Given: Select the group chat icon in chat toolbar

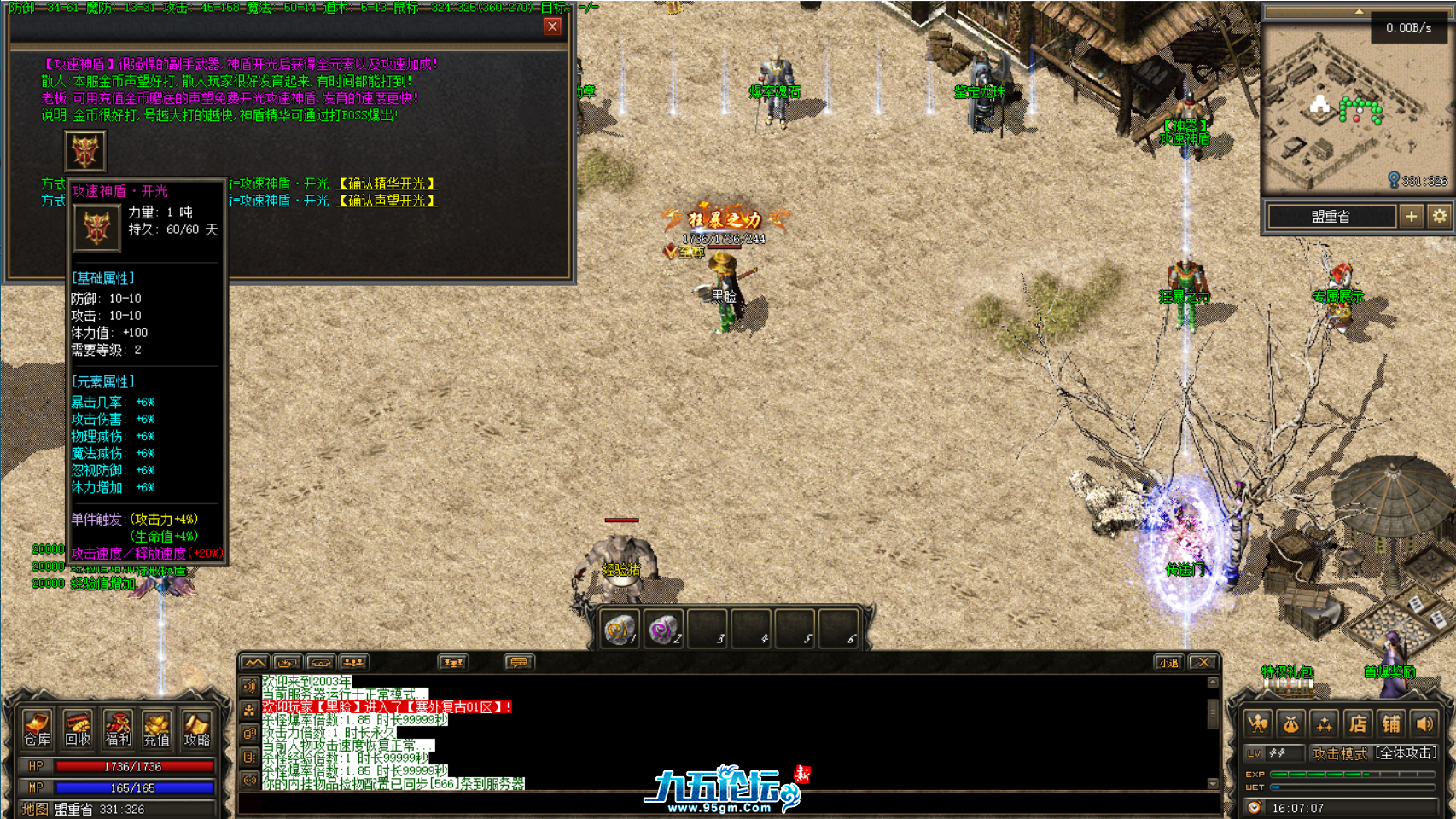Looking at the screenshot, I should tap(353, 662).
